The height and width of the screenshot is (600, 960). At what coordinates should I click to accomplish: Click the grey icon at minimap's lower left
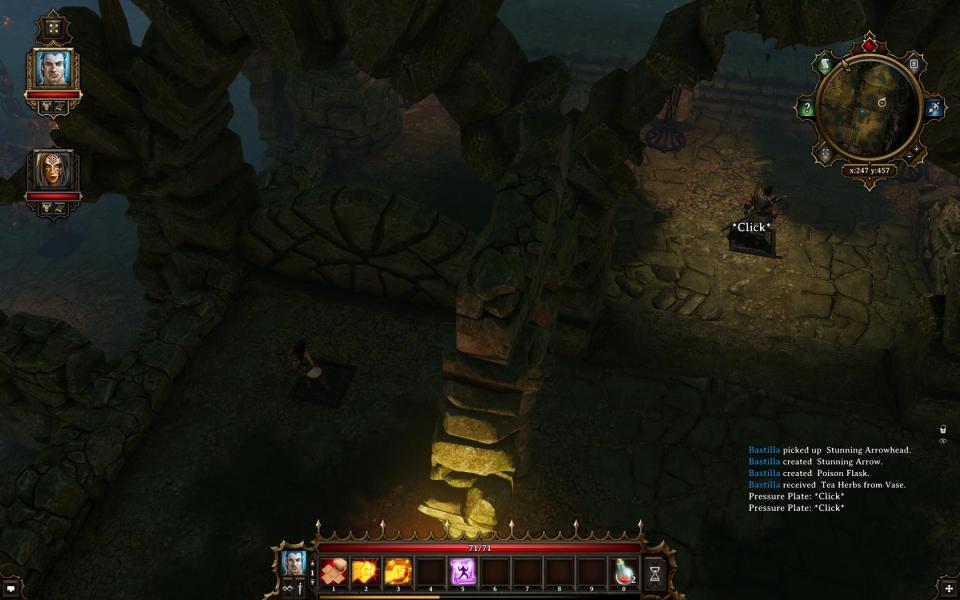(x=825, y=153)
